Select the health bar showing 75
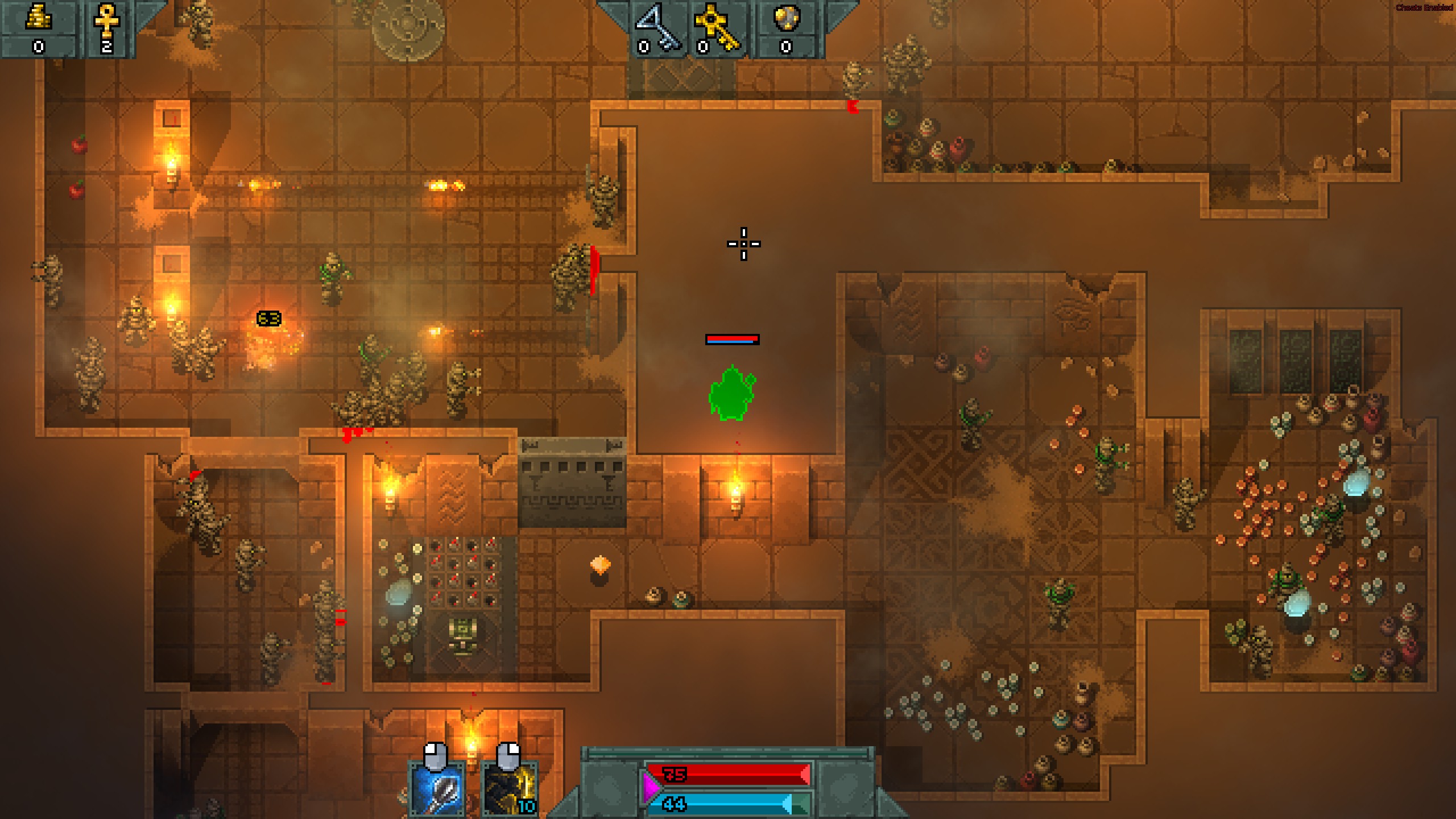 (728, 773)
